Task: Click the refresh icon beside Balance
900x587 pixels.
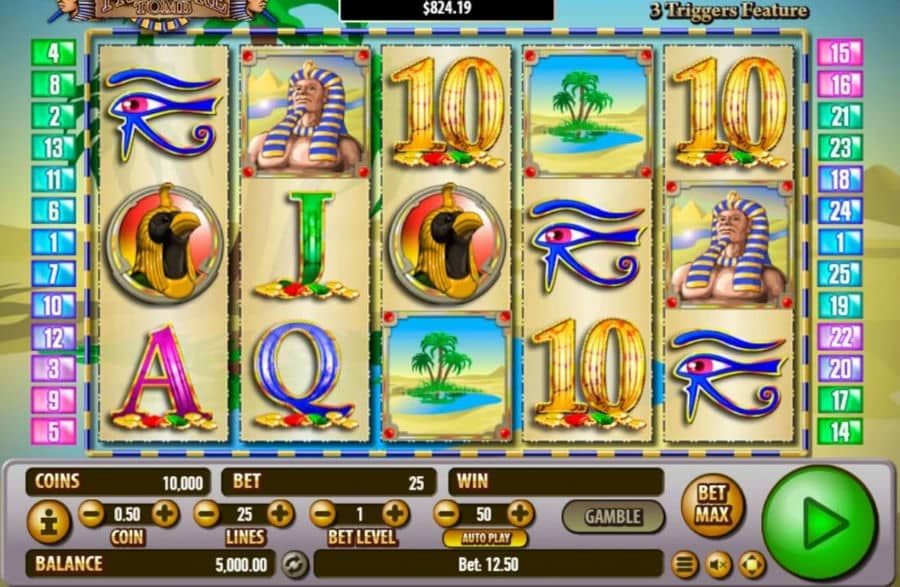Action: pyautogui.click(x=293, y=564)
